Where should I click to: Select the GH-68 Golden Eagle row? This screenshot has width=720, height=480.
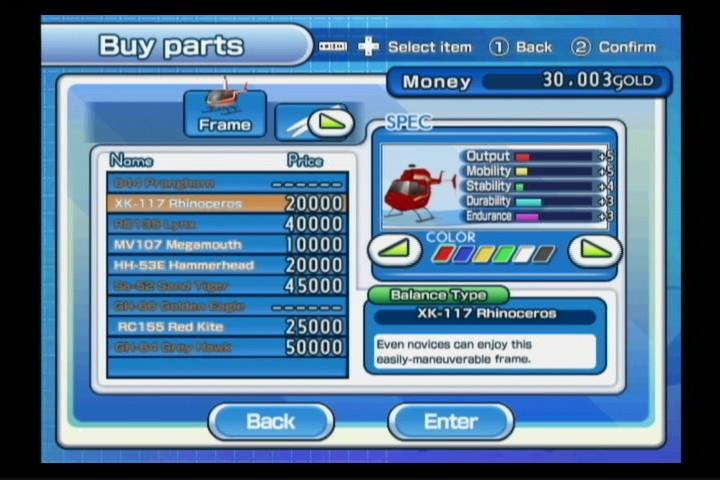tap(227, 306)
